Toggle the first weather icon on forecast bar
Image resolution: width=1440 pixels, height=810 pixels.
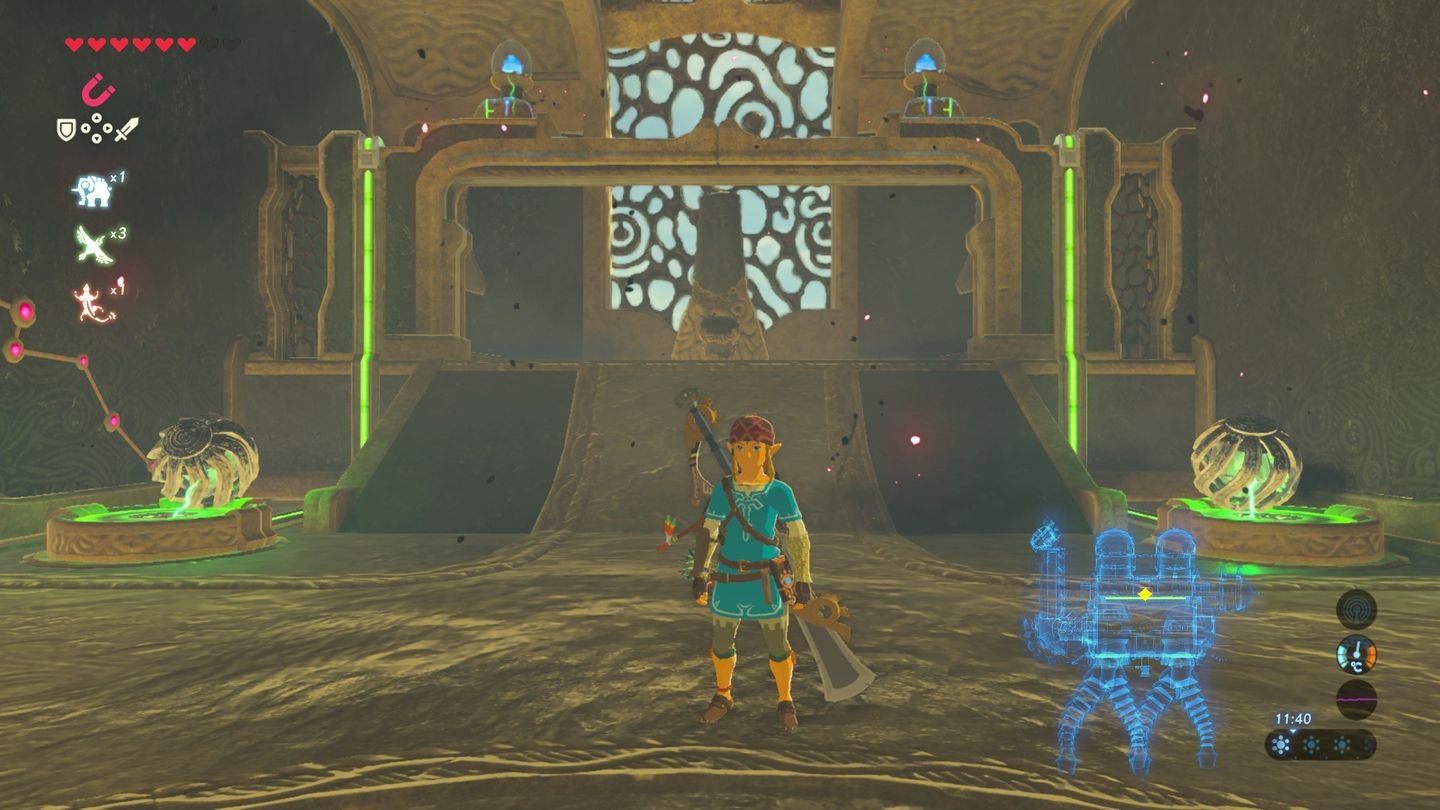[x=1283, y=745]
